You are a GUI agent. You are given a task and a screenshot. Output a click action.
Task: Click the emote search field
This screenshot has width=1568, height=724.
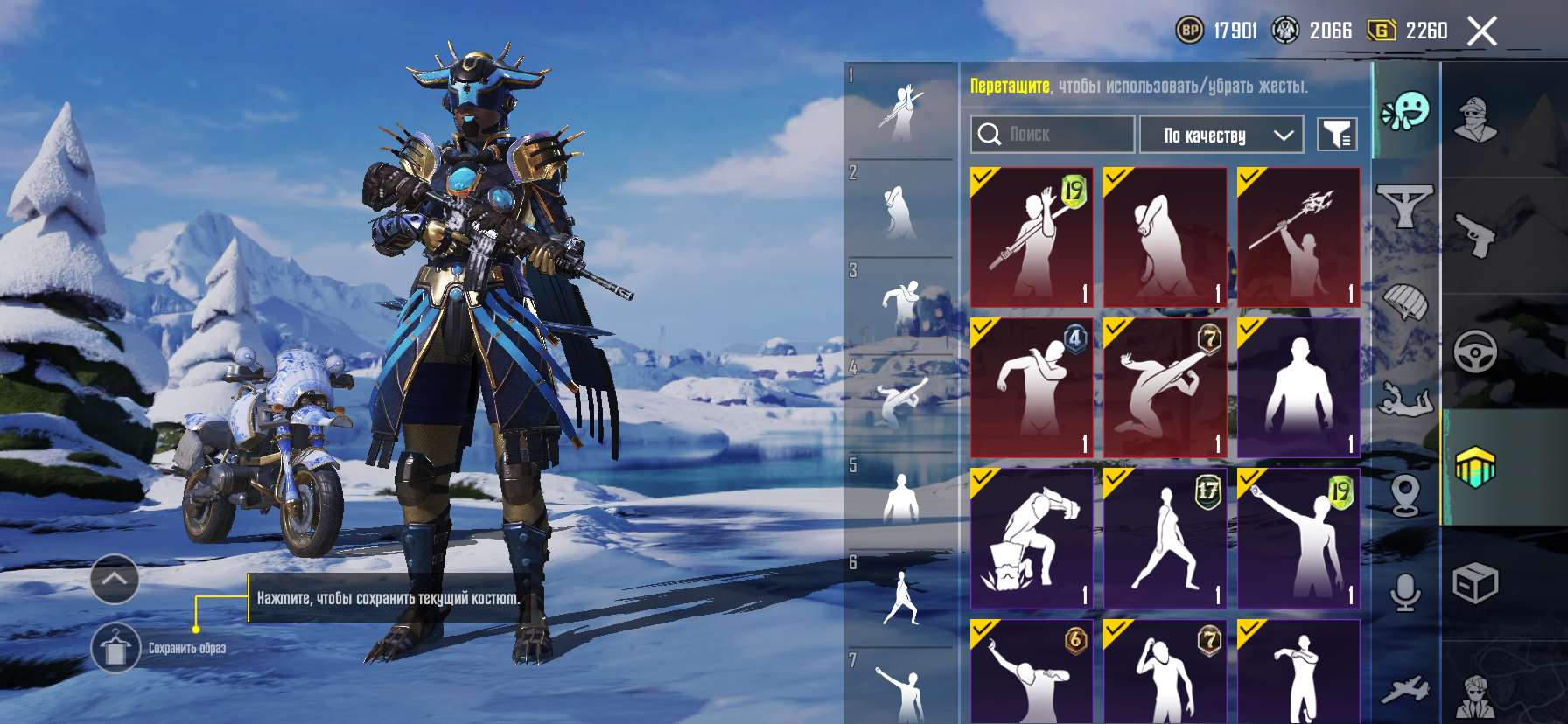1053,135
